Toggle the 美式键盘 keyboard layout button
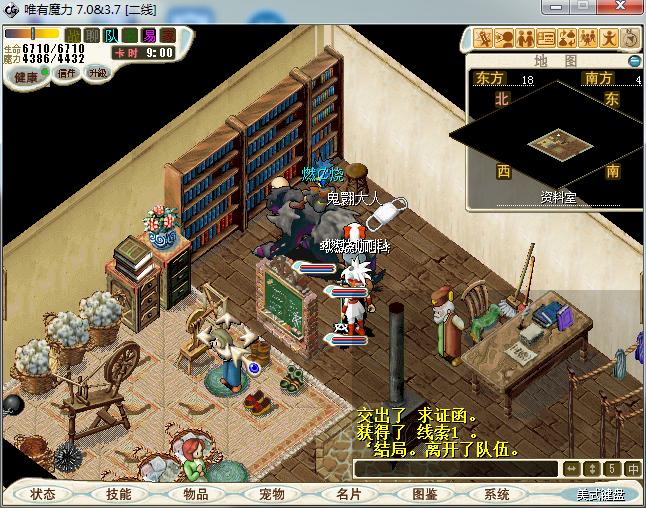 click(600, 494)
